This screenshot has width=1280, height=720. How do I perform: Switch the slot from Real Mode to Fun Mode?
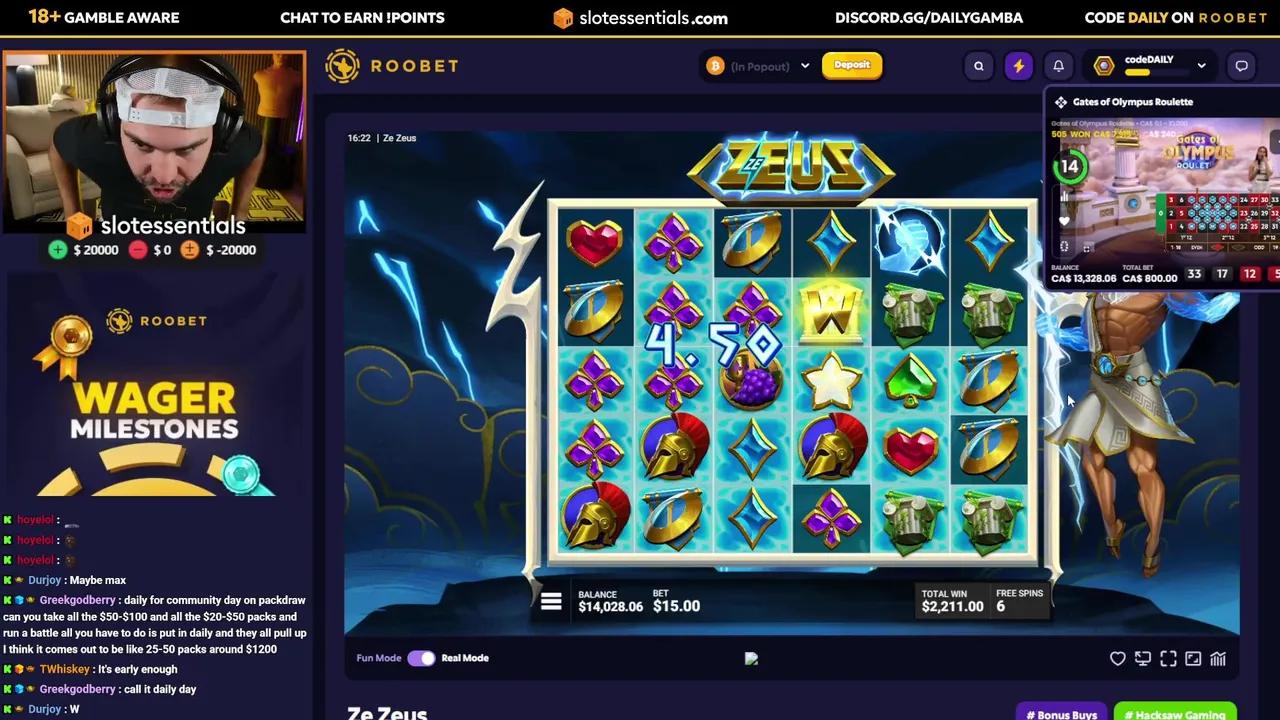coord(421,658)
